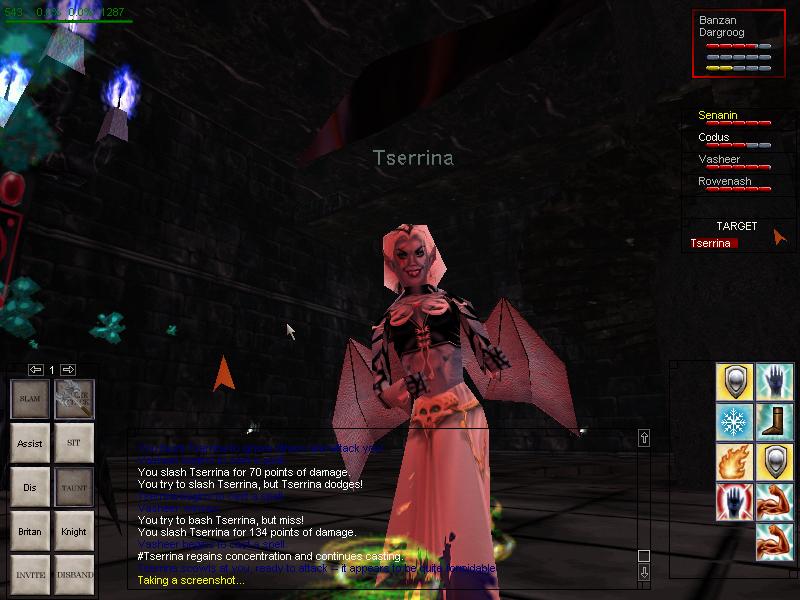The image size is (800, 600).
Task: Click the DISBAND group button
Action: click(74, 575)
